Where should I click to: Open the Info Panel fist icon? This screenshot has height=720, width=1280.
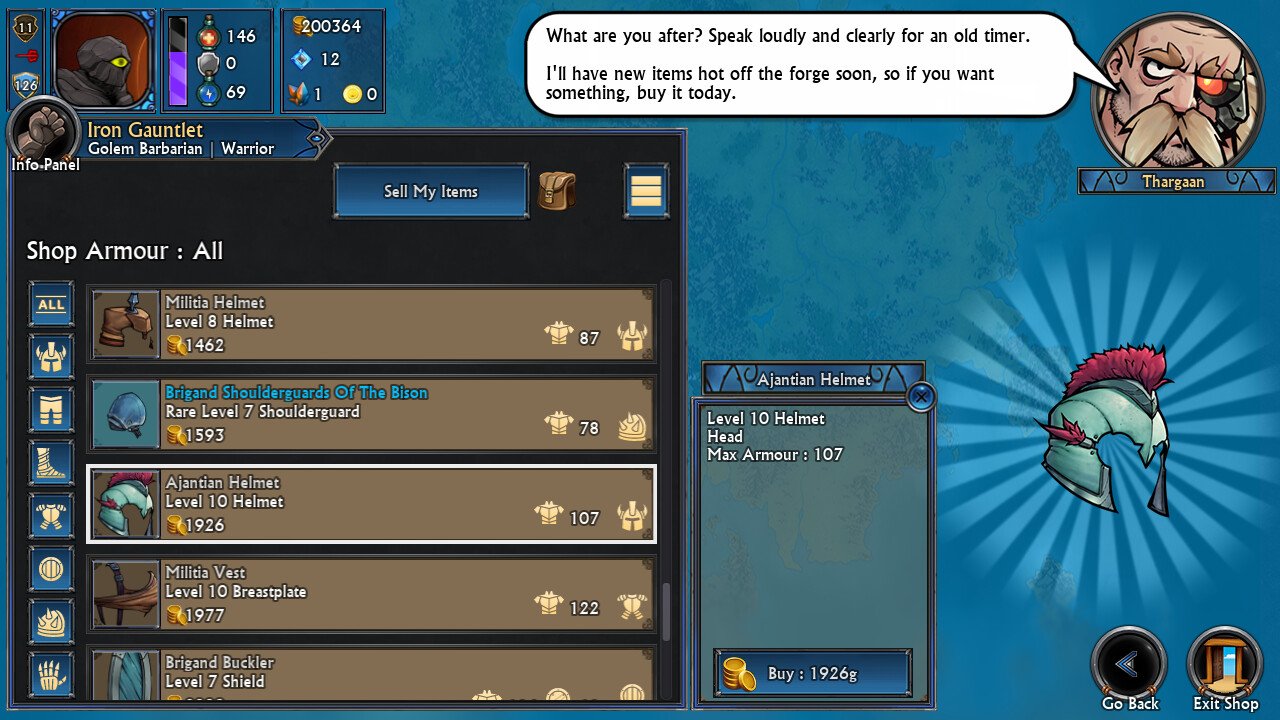tap(44, 133)
